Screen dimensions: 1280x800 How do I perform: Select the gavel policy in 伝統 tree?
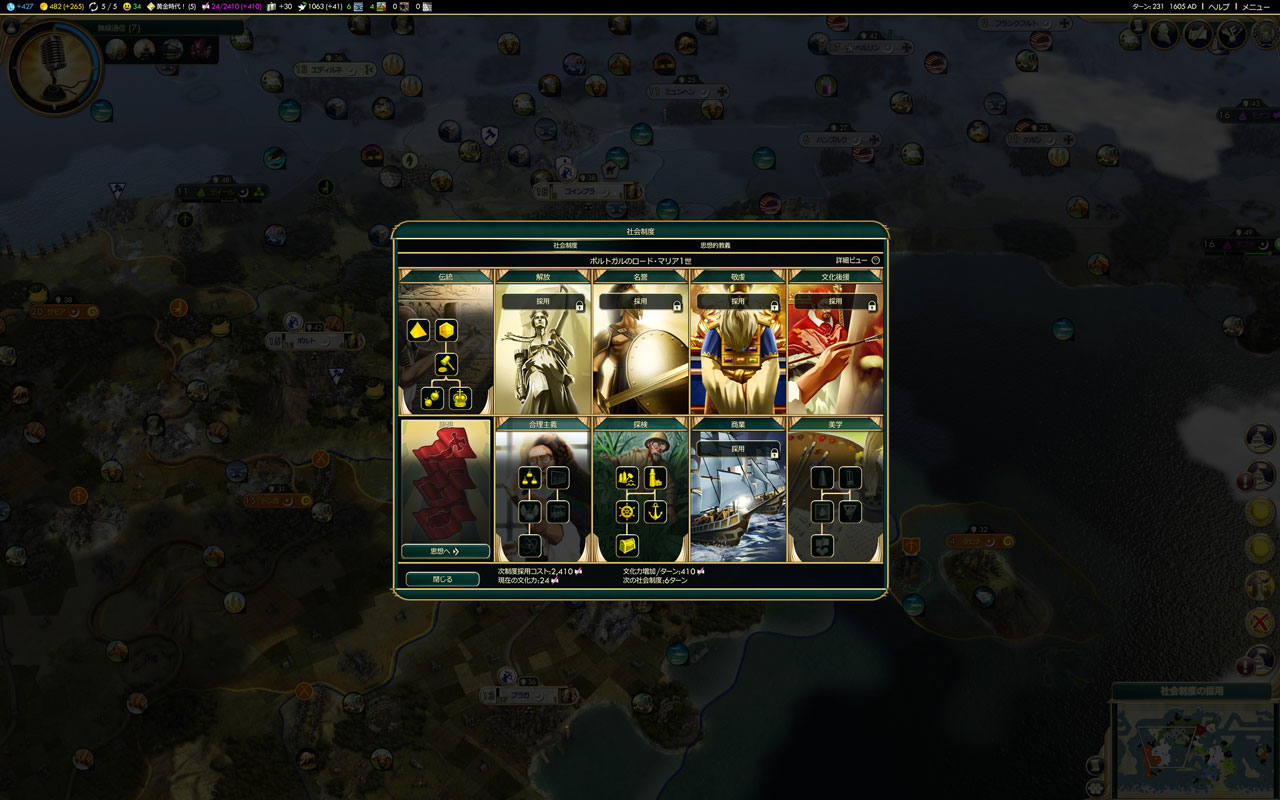pyautogui.click(x=446, y=362)
